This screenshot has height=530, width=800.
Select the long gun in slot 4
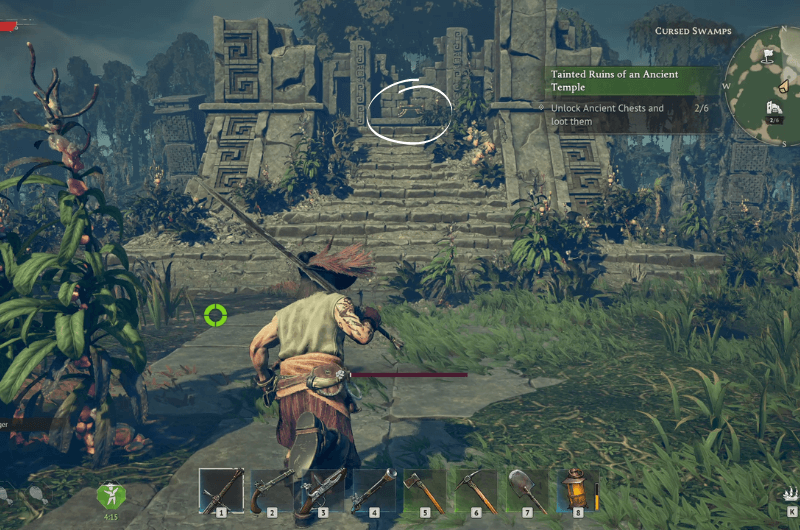point(375,490)
